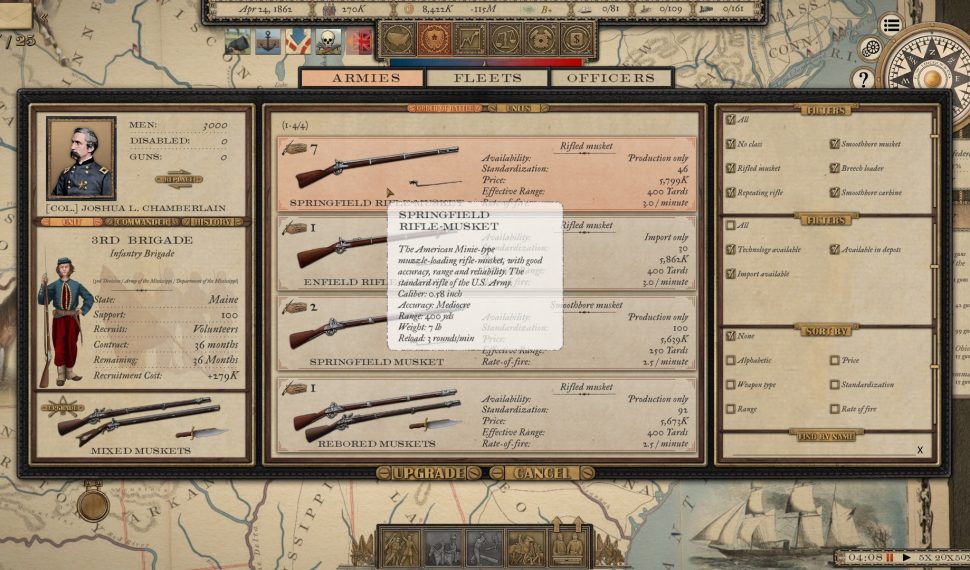Image resolution: width=970 pixels, height=570 pixels.
Task: Open the help question mark button
Action: click(863, 78)
